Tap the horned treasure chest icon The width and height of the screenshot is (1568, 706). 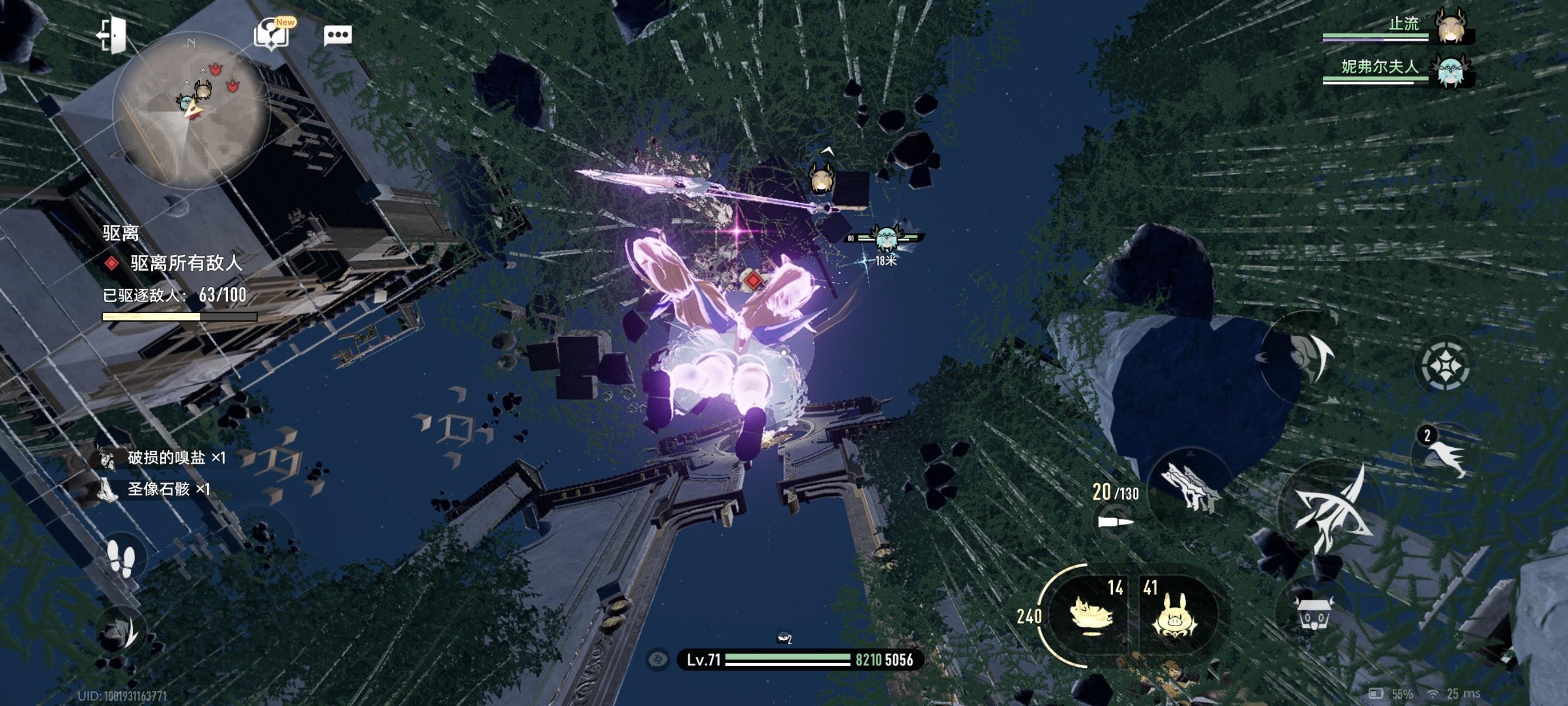click(x=1314, y=612)
